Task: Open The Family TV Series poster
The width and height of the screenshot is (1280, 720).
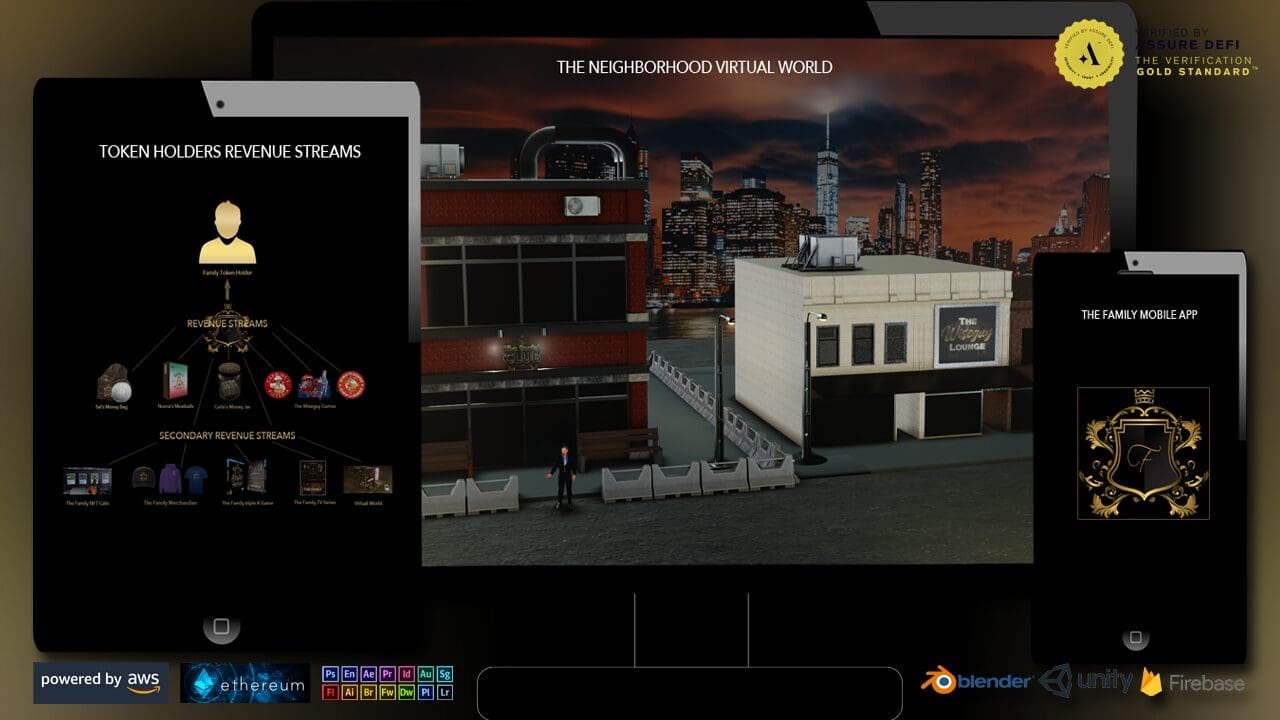Action: [311, 479]
